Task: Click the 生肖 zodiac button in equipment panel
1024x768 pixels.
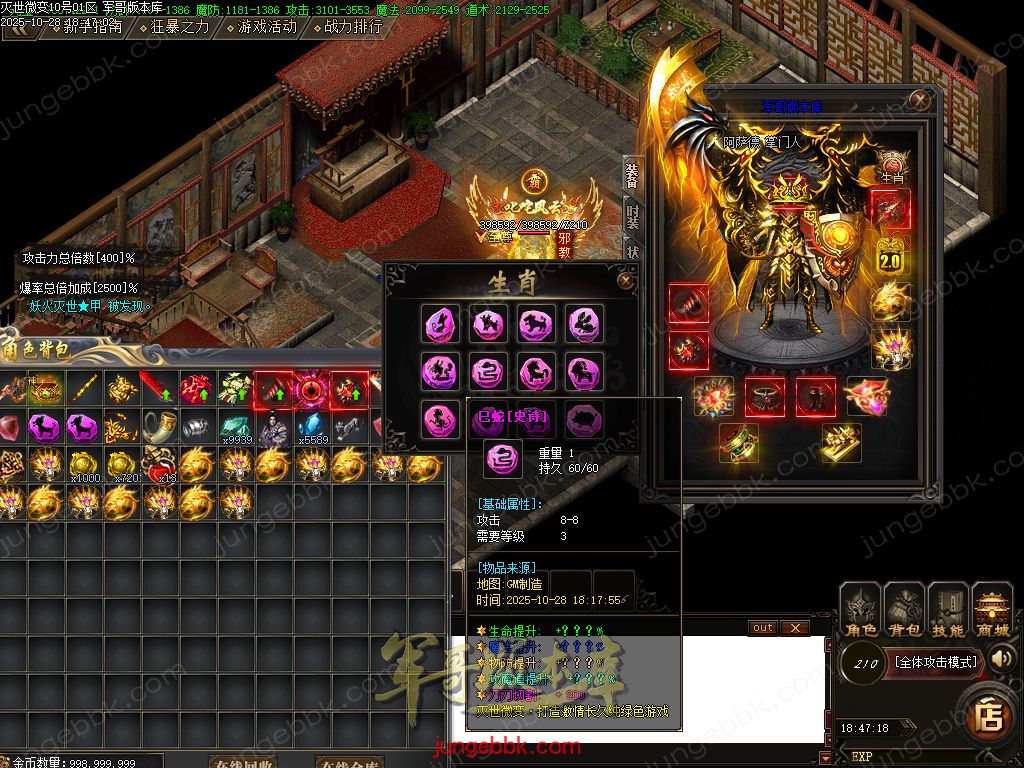Action: pyautogui.click(x=891, y=164)
